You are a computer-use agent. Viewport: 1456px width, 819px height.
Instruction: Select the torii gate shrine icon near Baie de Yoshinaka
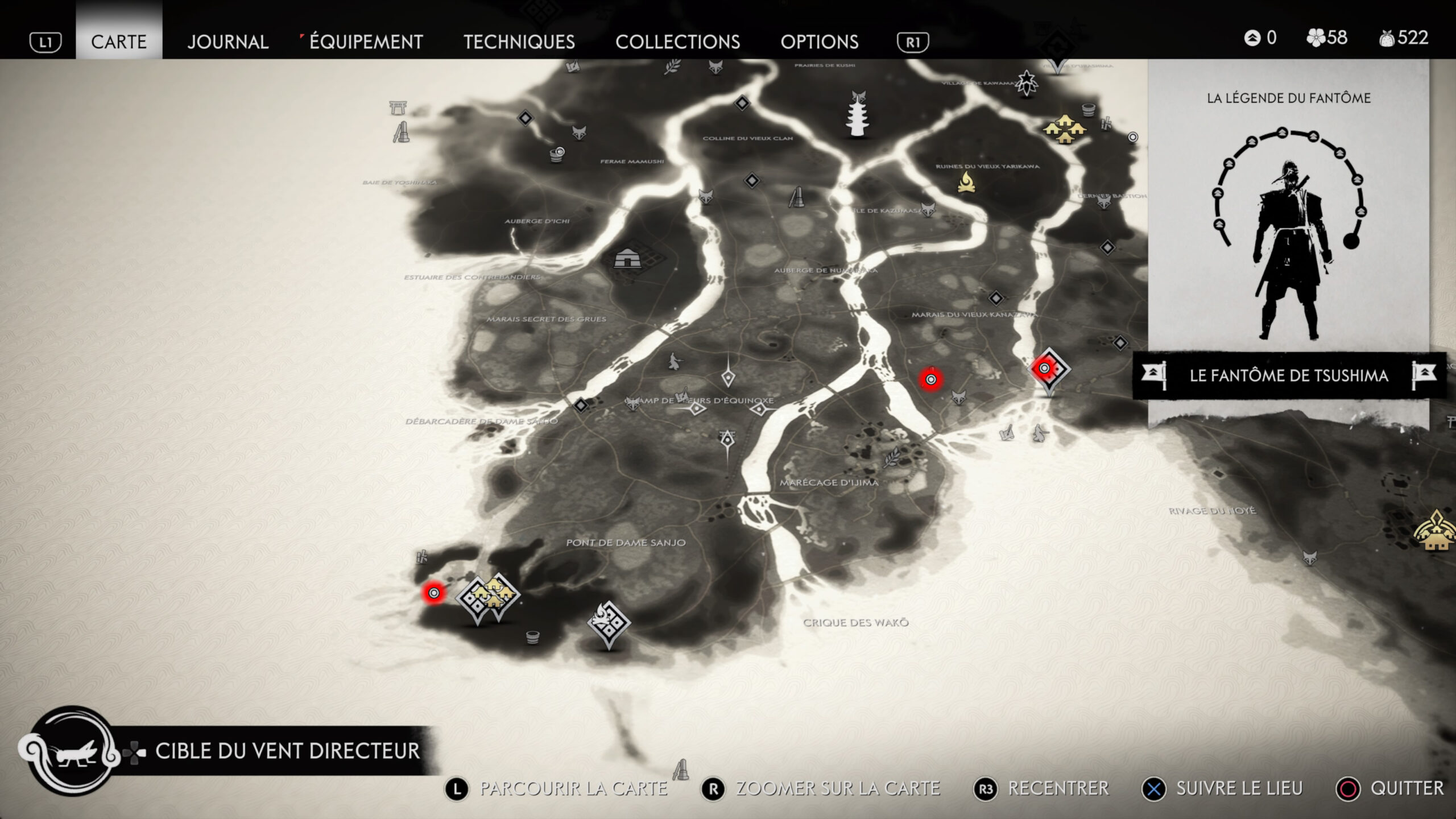coord(397,108)
